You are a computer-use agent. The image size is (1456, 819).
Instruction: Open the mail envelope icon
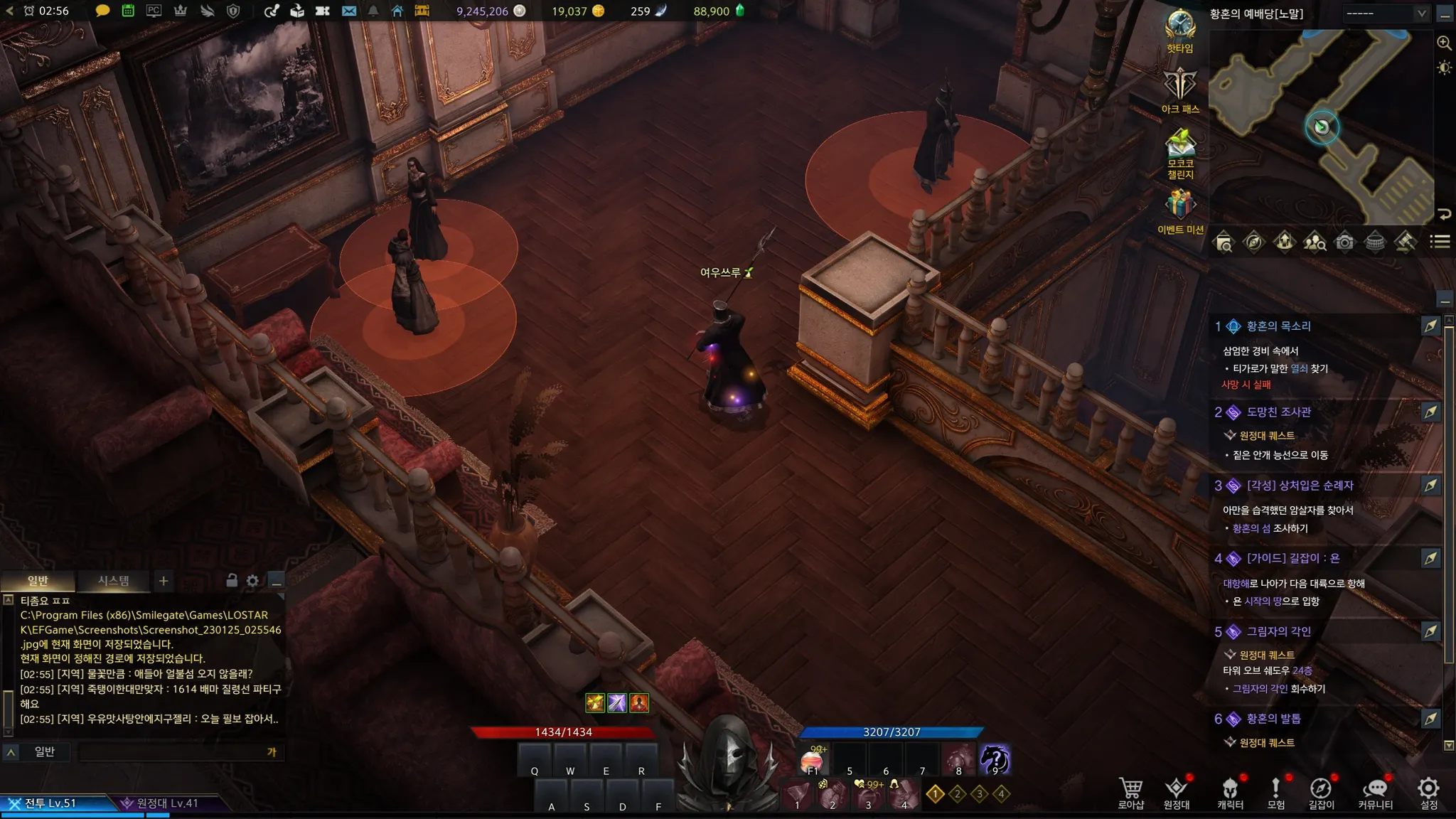(x=348, y=11)
